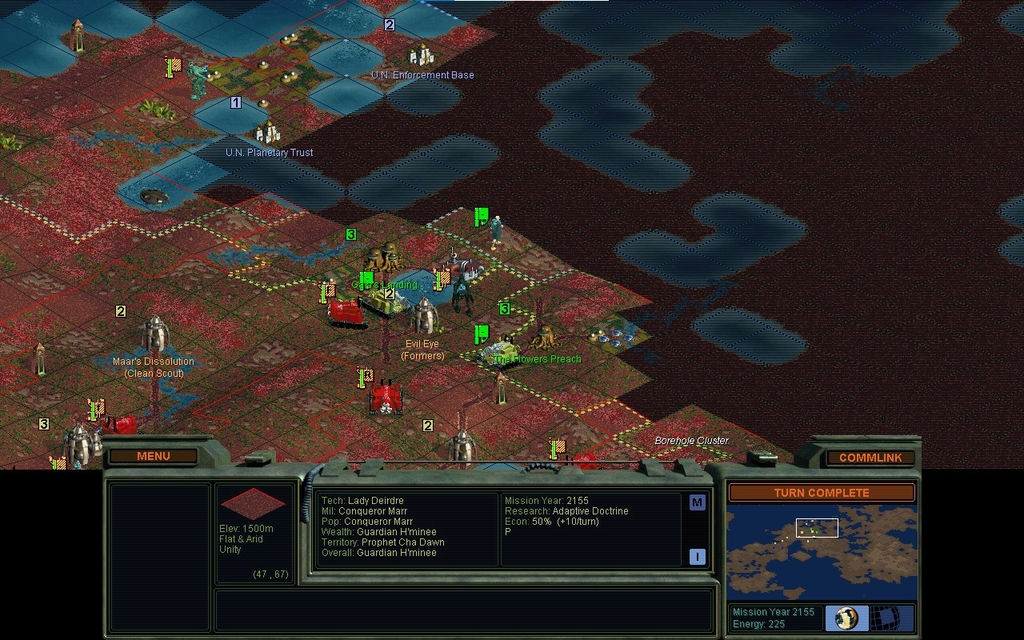Open the MENU button
The image size is (1024, 640).
coord(153,456)
